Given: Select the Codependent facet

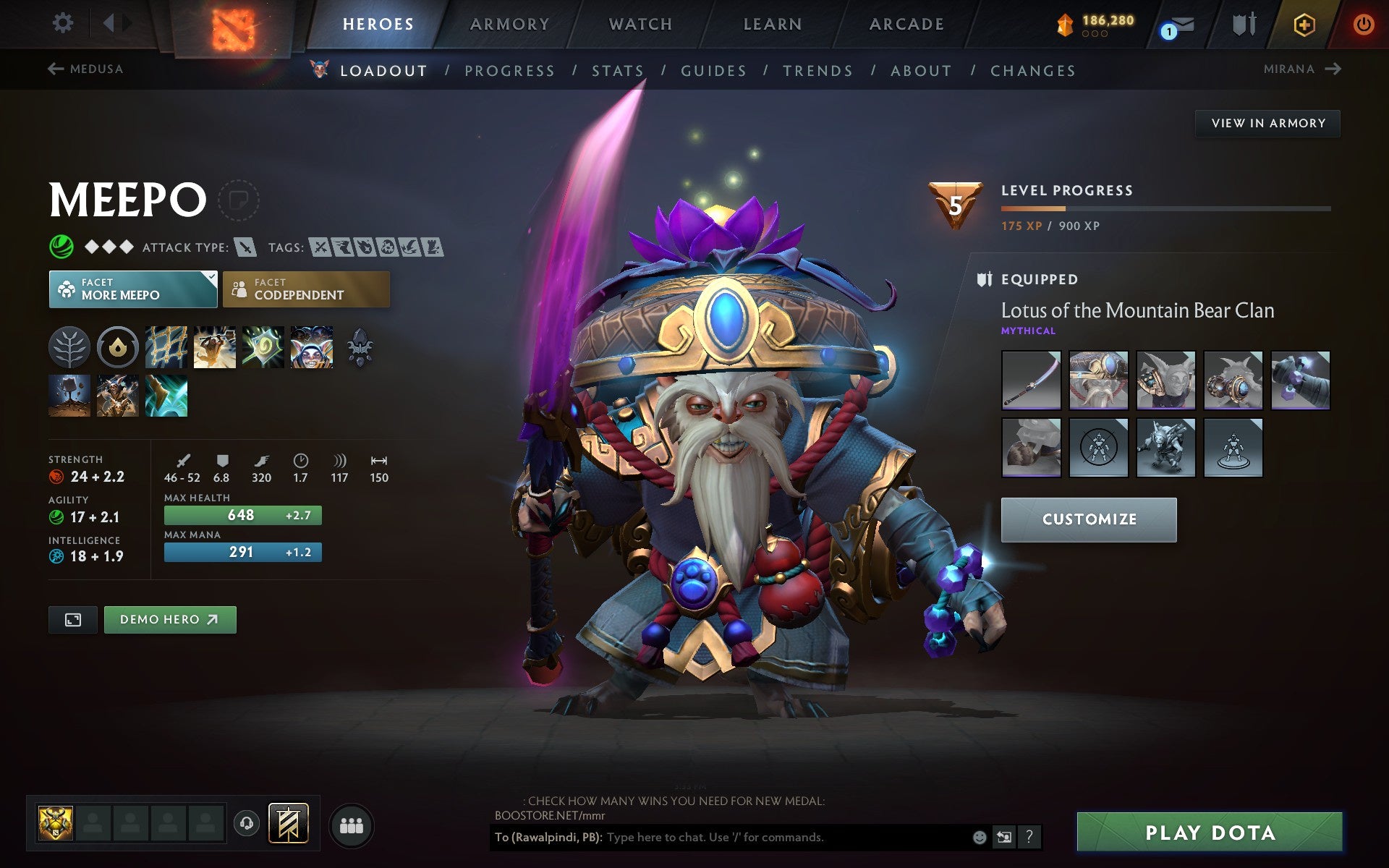Looking at the screenshot, I should point(306,289).
